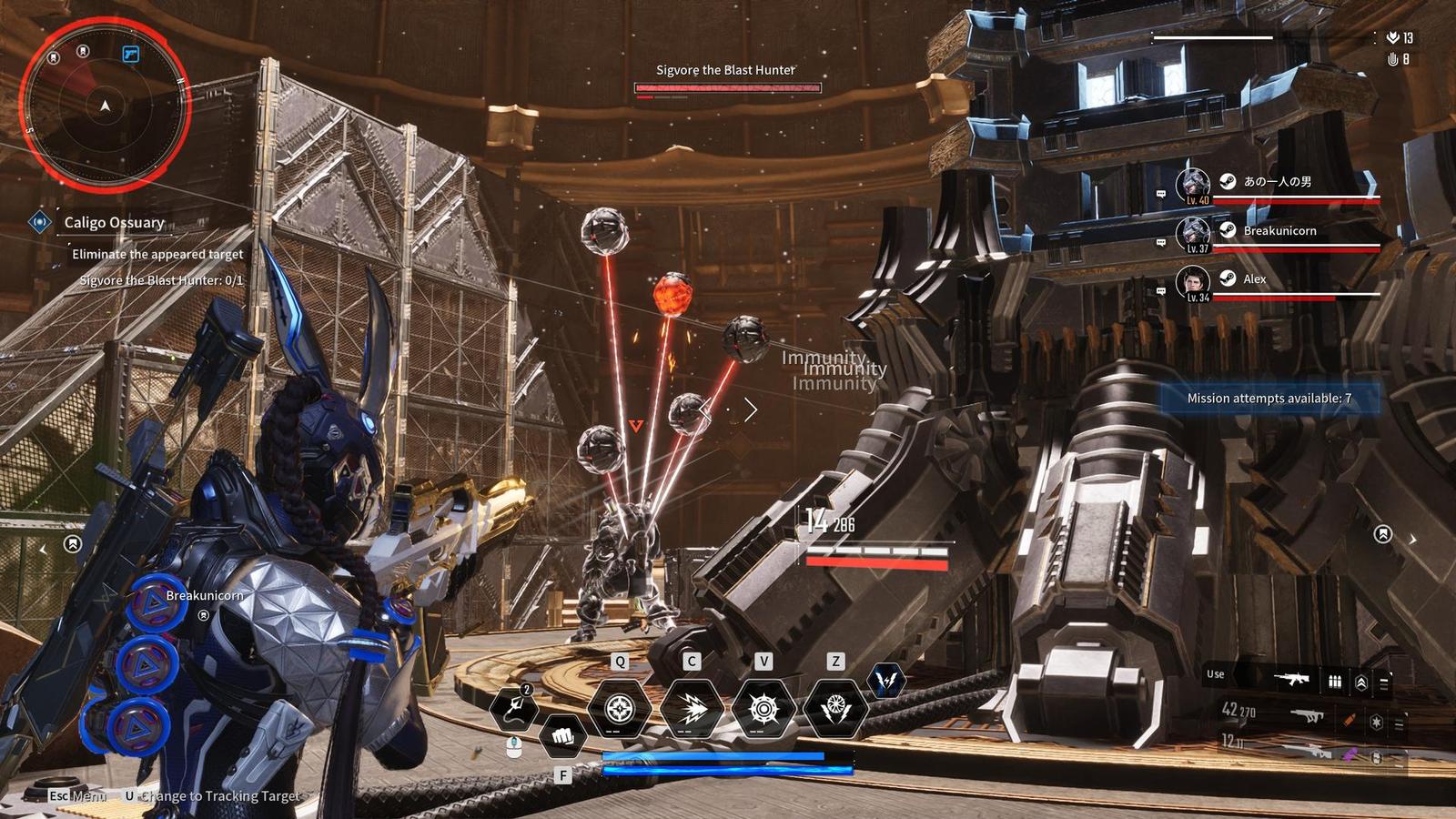This screenshot has height=819, width=1456.
Task: Activate the spiked ring skill
Action: point(763,708)
